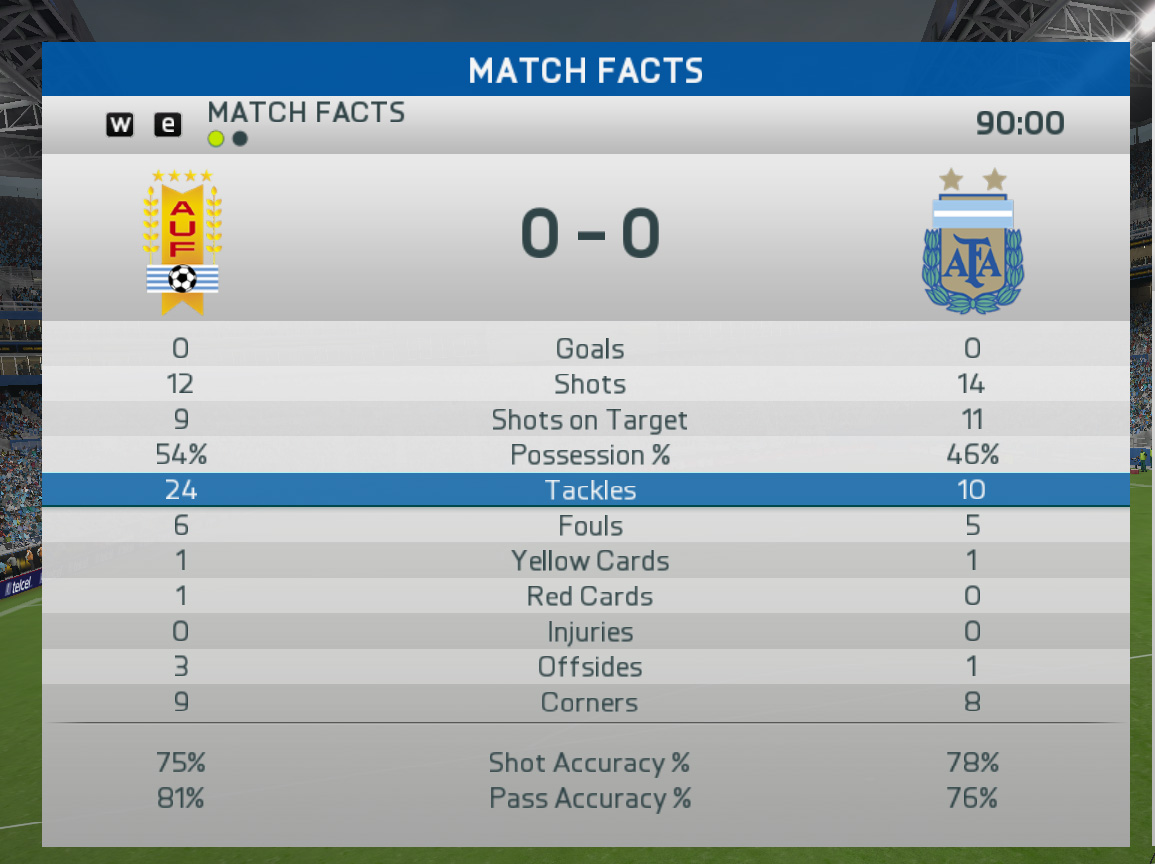Screen dimensions: 1155x864
Task: Choose the Red Cards row
Action: point(589,597)
